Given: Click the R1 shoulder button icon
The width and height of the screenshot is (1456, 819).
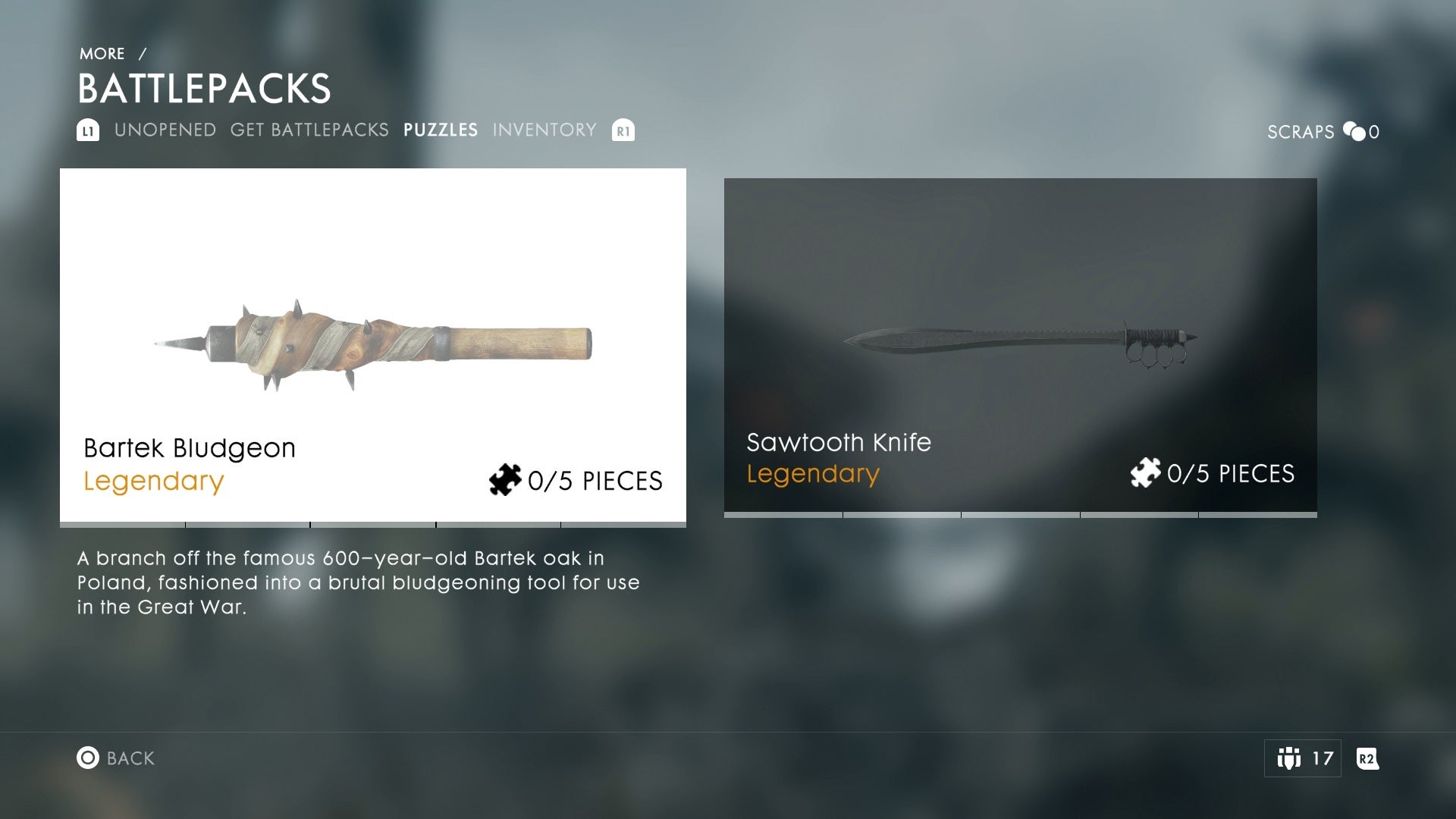Looking at the screenshot, I should tap(623, 130).
